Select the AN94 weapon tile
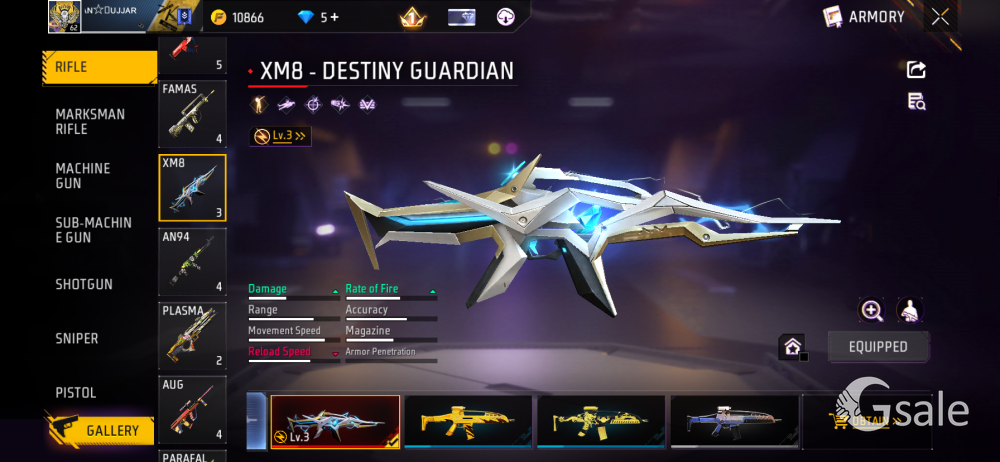Image resolution: width=1000 pixels, height=462 pixels. 192,261
